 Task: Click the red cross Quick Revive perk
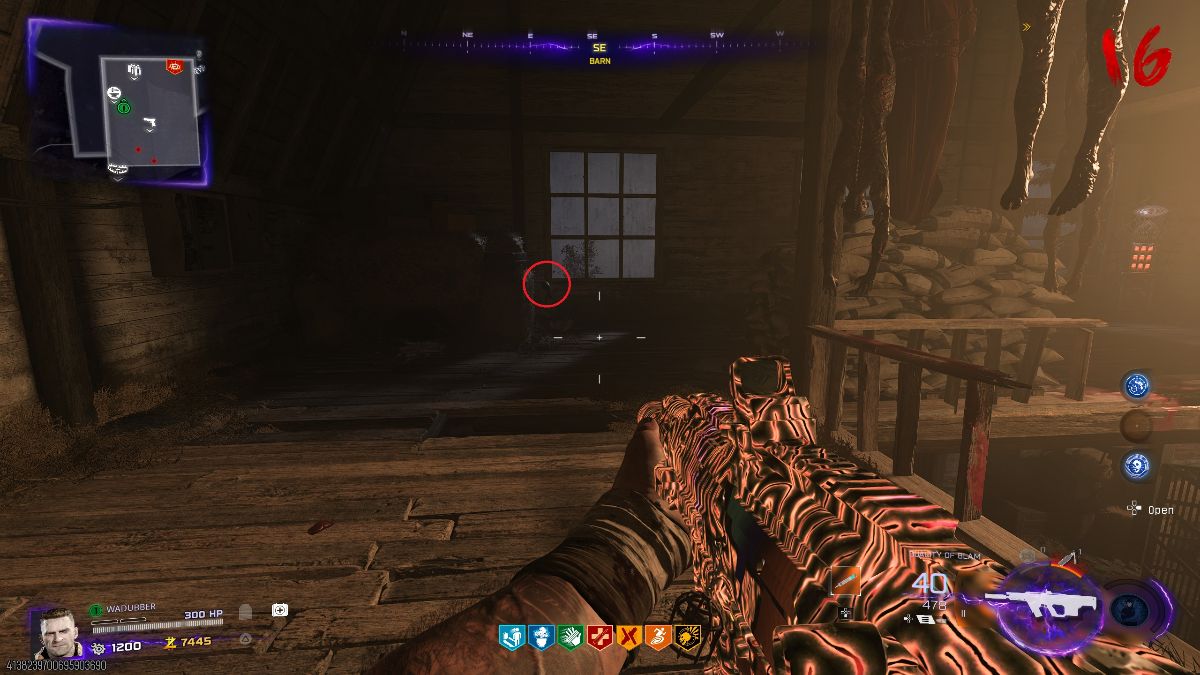pyautogui.click(x=598, y=636)
